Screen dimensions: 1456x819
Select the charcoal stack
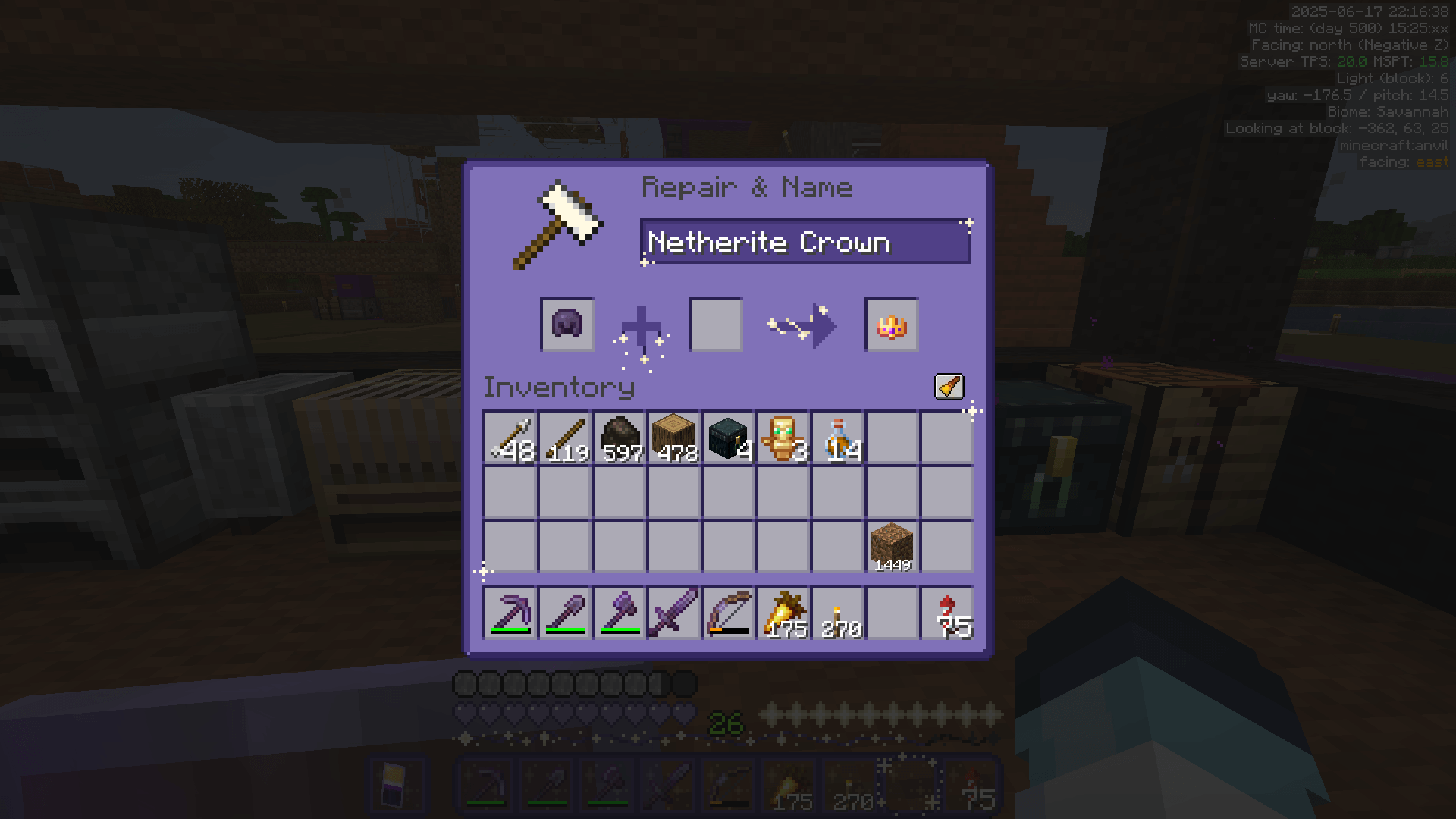click(620, 438)
